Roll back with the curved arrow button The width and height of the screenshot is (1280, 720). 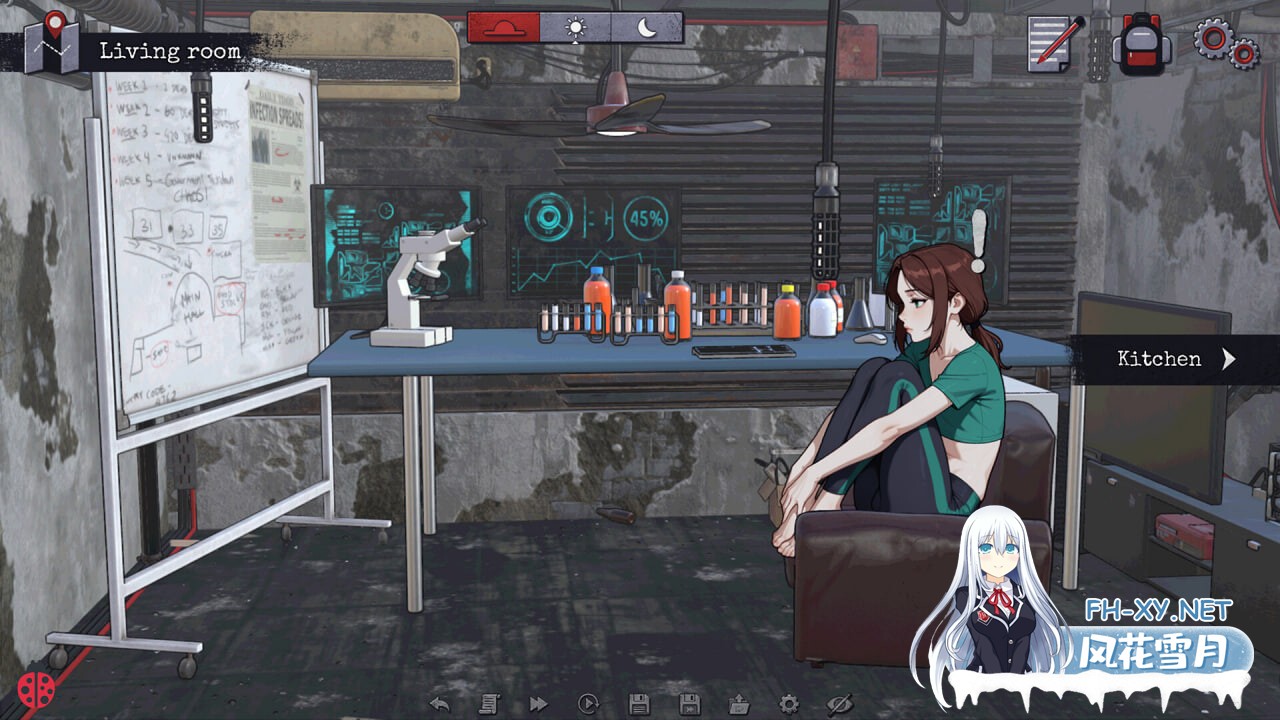click(439, 704)
